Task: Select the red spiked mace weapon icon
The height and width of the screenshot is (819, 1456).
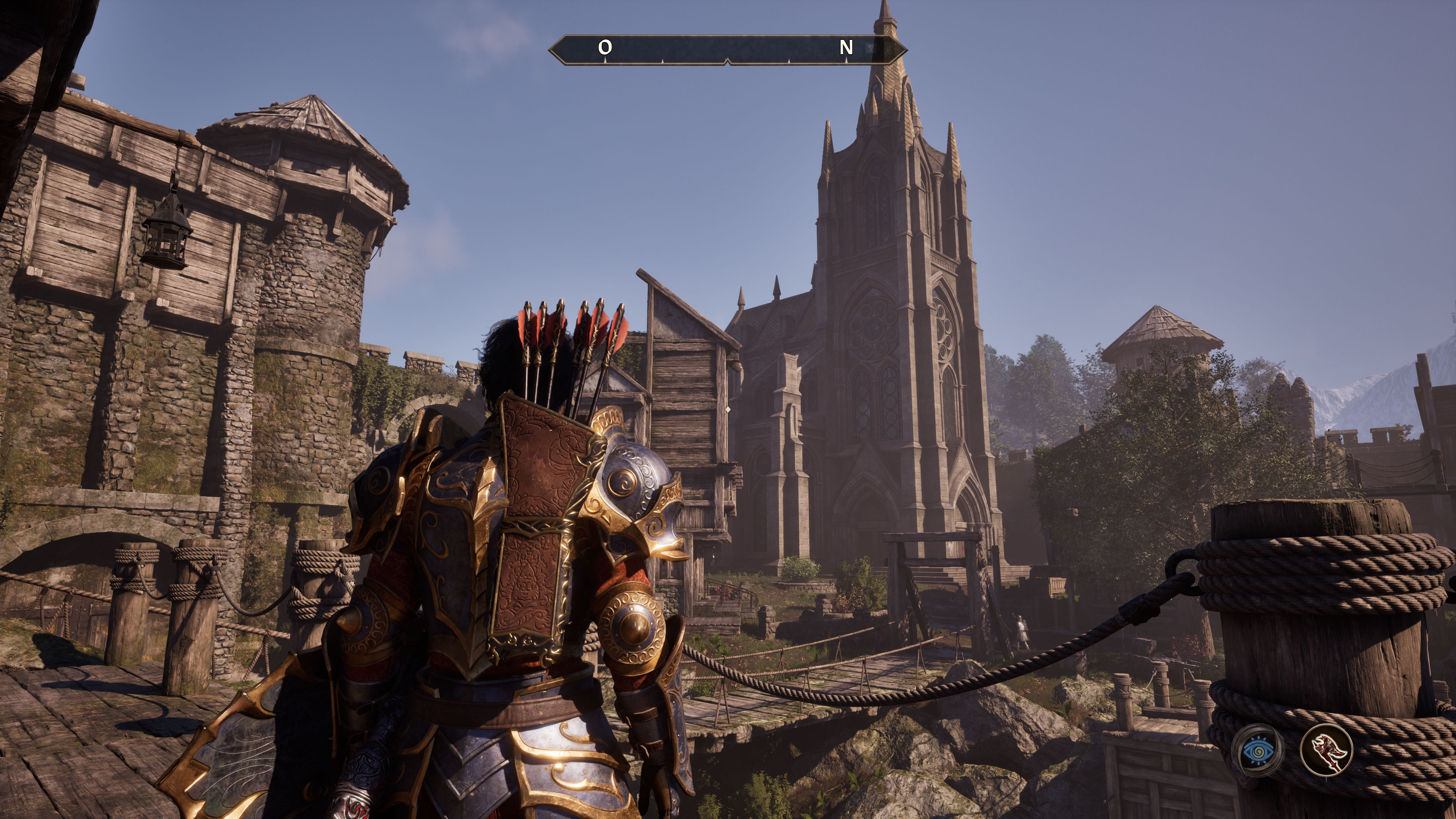Action: click(1326, 750)
